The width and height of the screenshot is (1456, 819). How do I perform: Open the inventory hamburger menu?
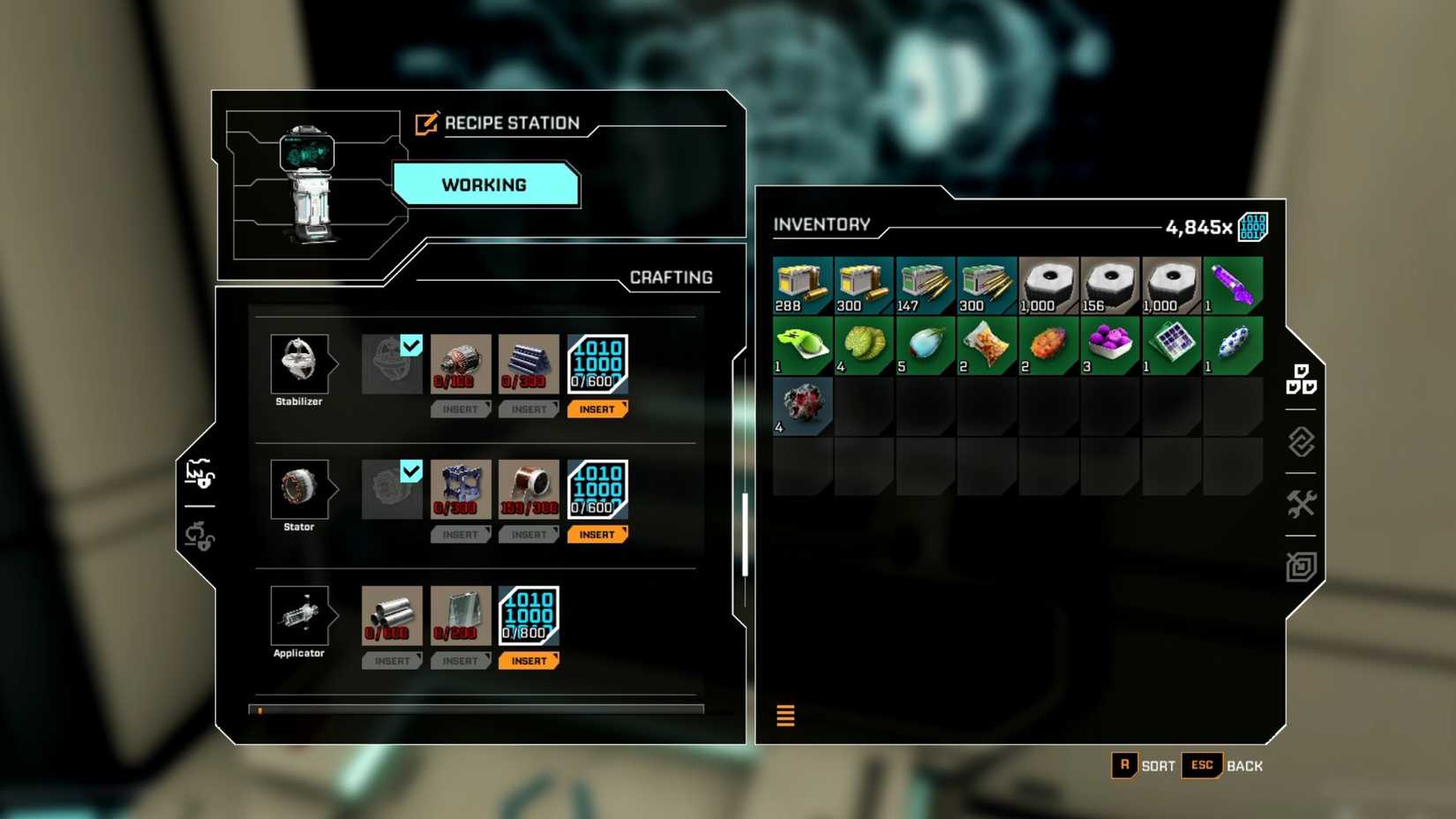click(x=784, y=716)
